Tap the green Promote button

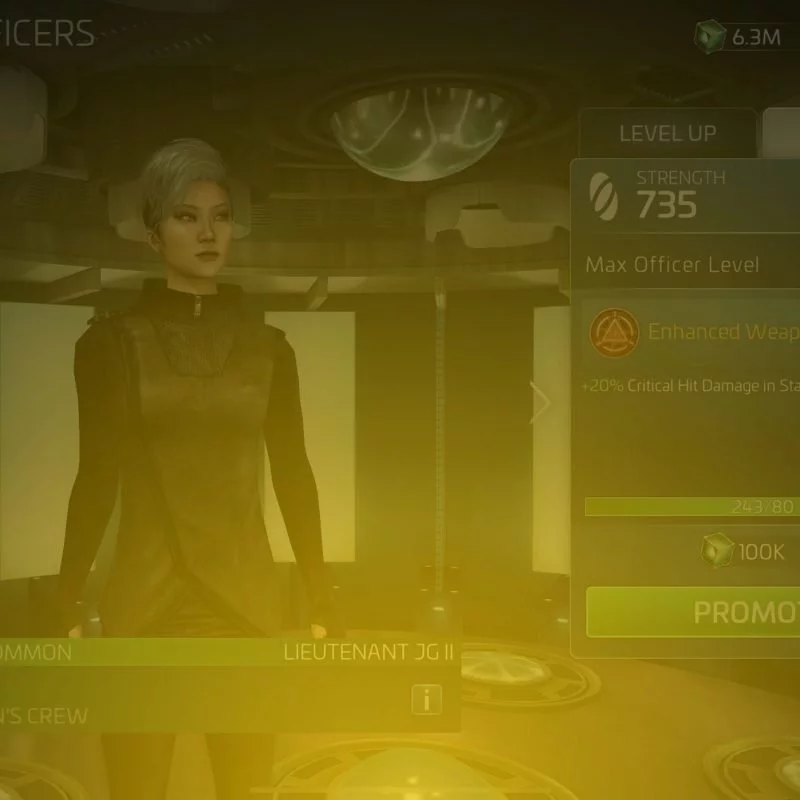pos(693,612)
